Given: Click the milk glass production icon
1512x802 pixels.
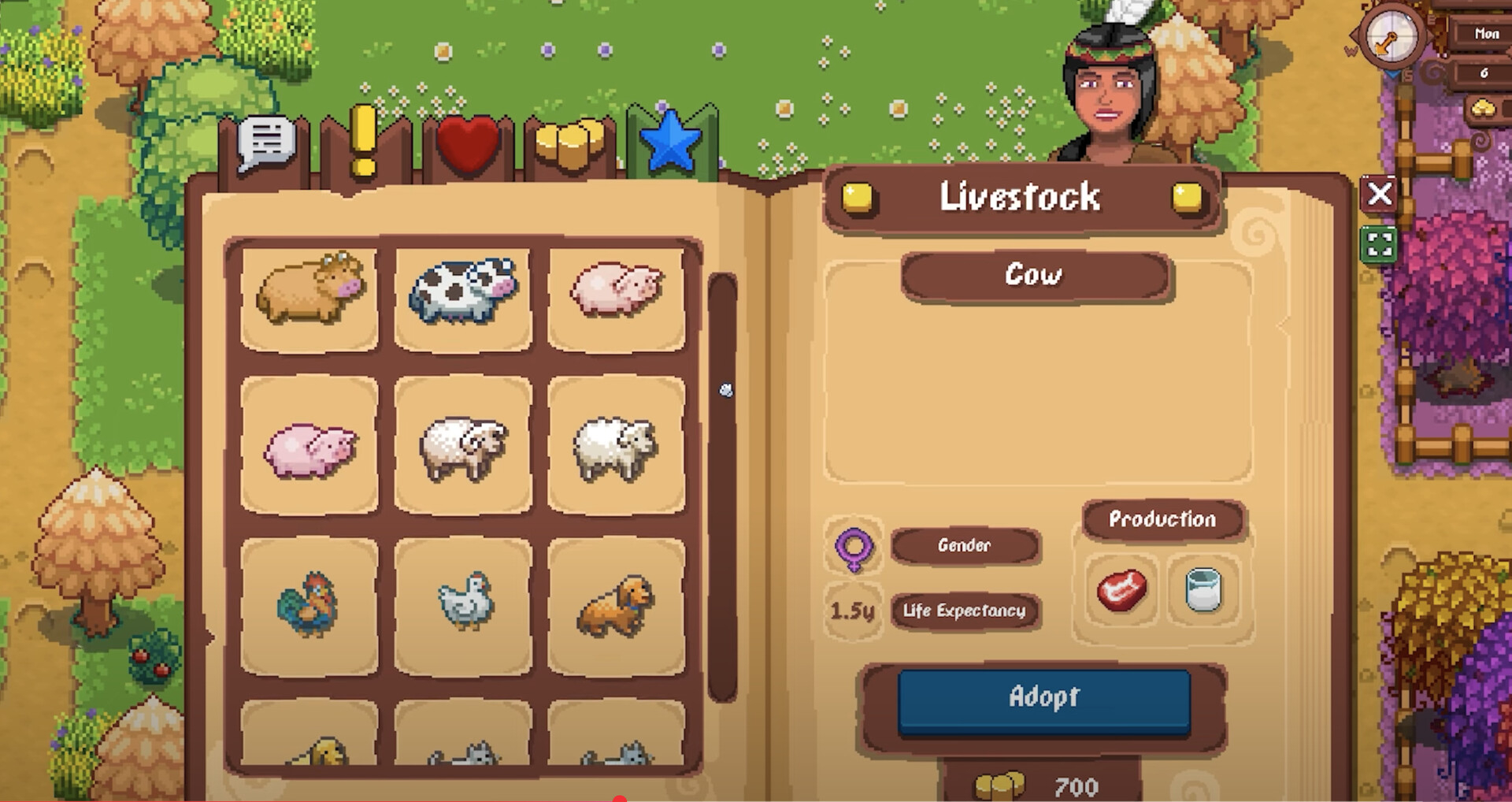Looking at the screenshot, I should click(x=1203, y=590).
